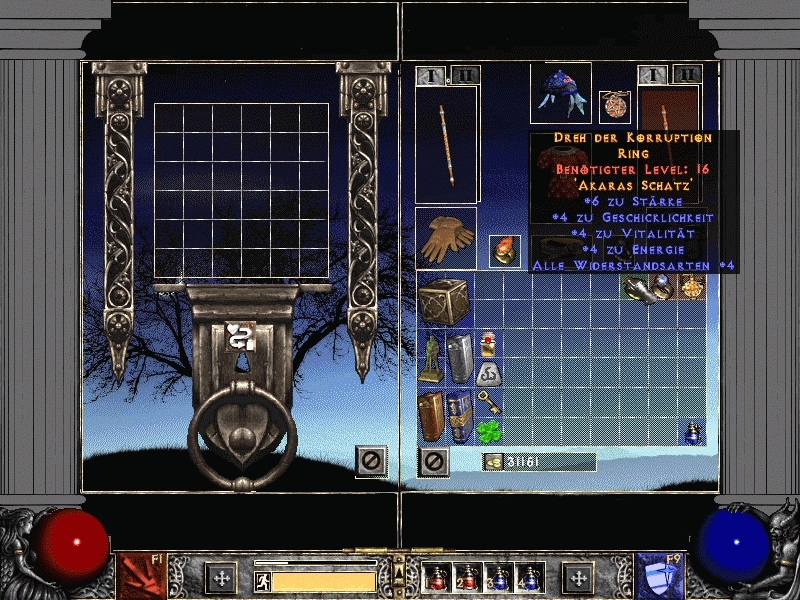Select the small statue in inventory
800x600 pixels.
[x=432, y=357]
